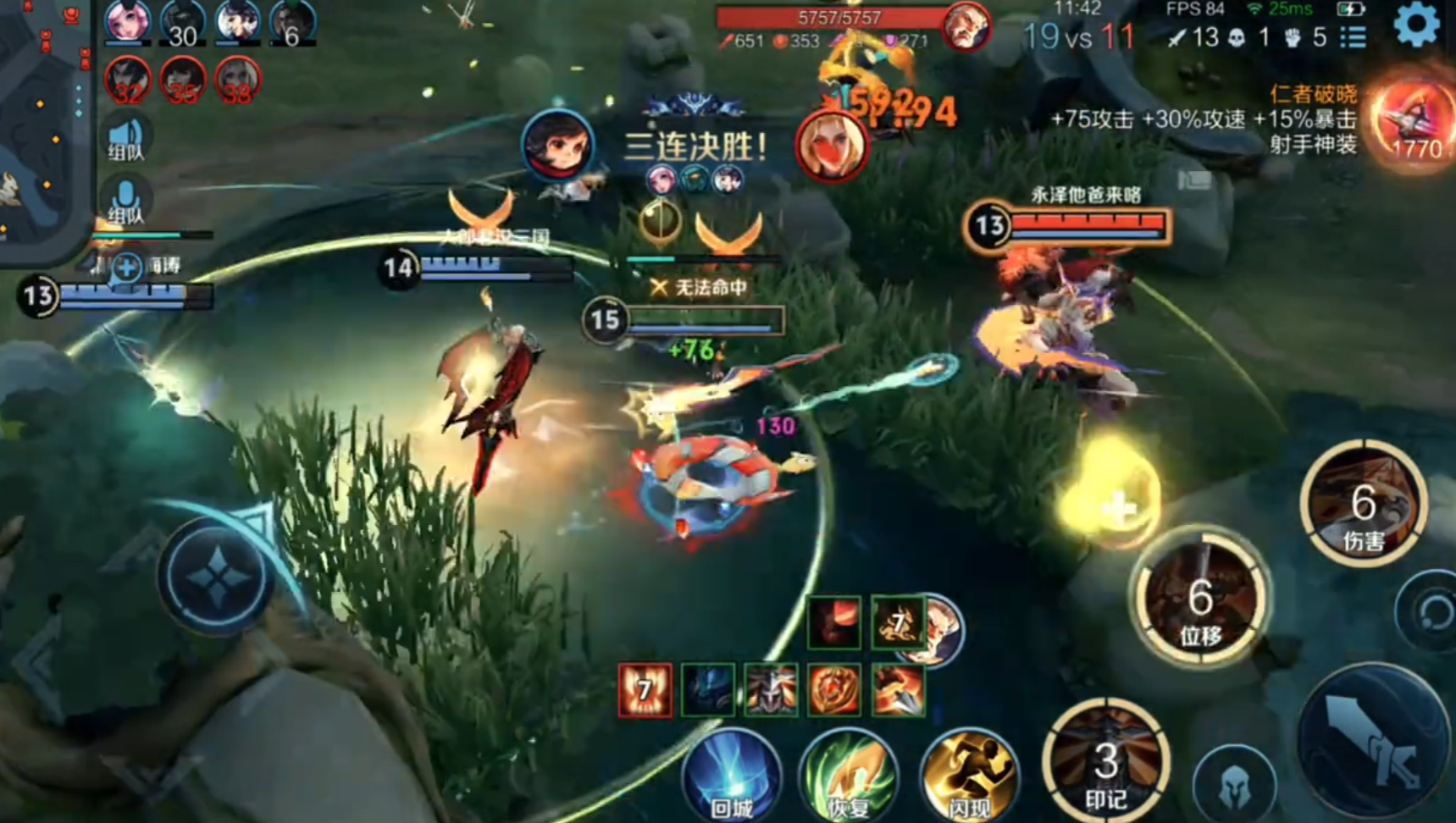1456x823 pixels.
Task: Toggle the 组队 team speaker
Action: [x=126, y=139]
